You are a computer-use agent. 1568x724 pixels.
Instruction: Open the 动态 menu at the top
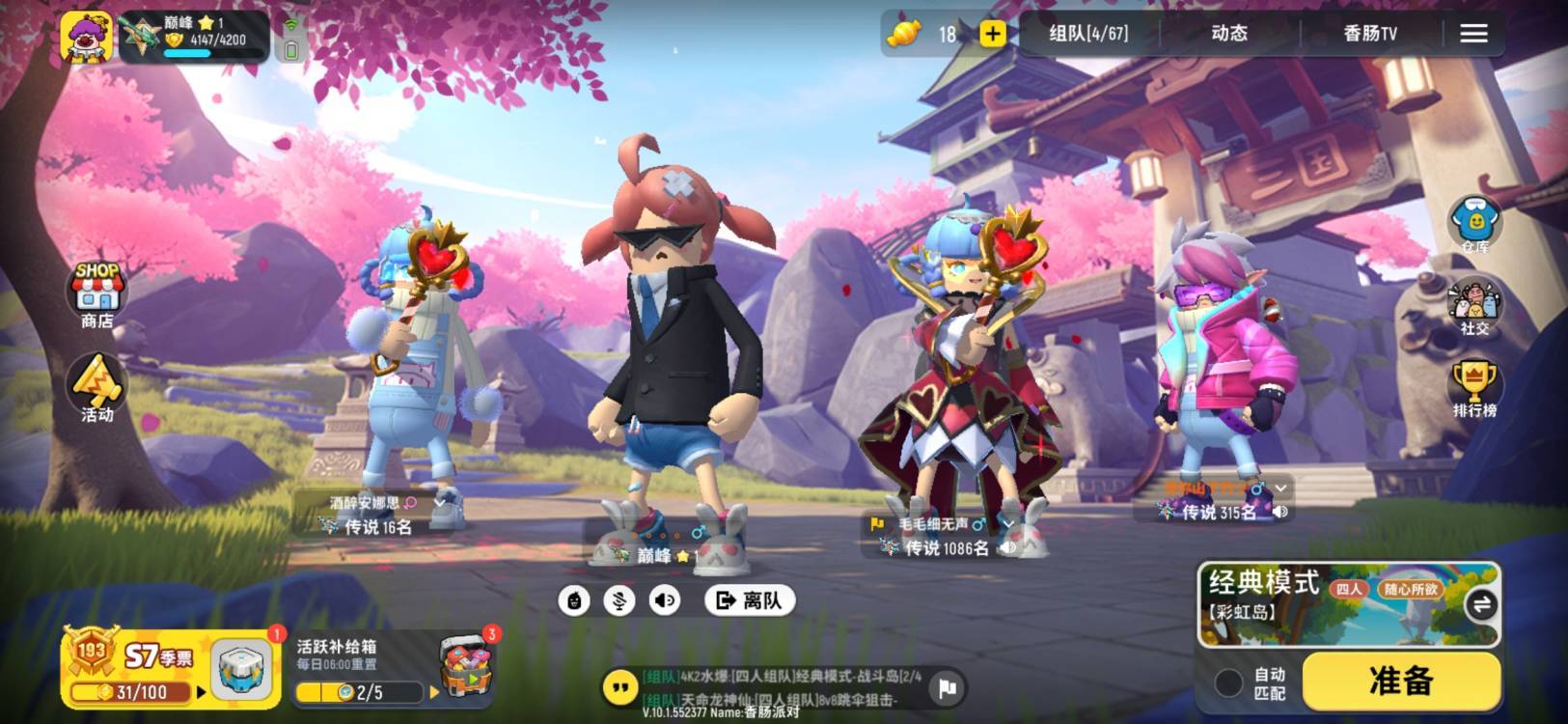click(1229, 32)
